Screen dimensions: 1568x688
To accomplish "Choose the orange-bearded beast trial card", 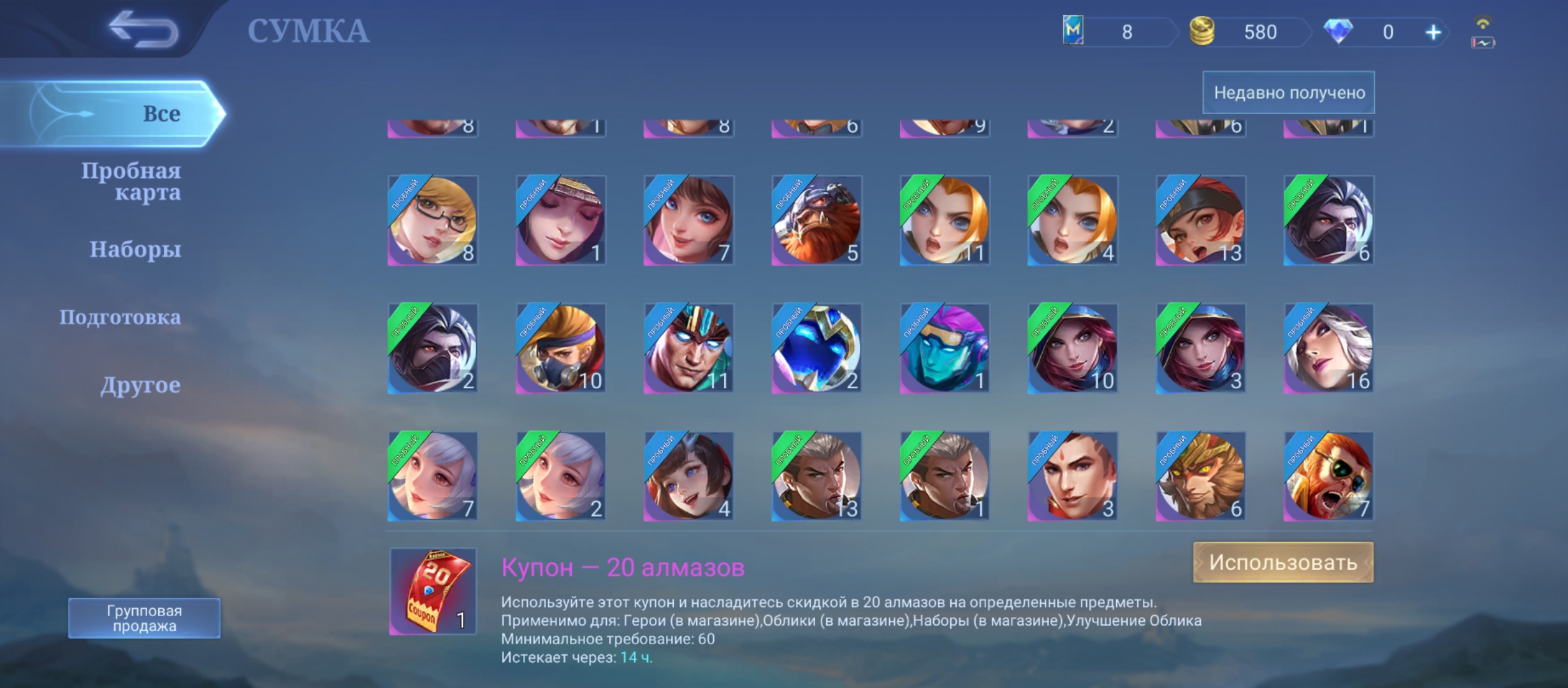I will point(817,220).
